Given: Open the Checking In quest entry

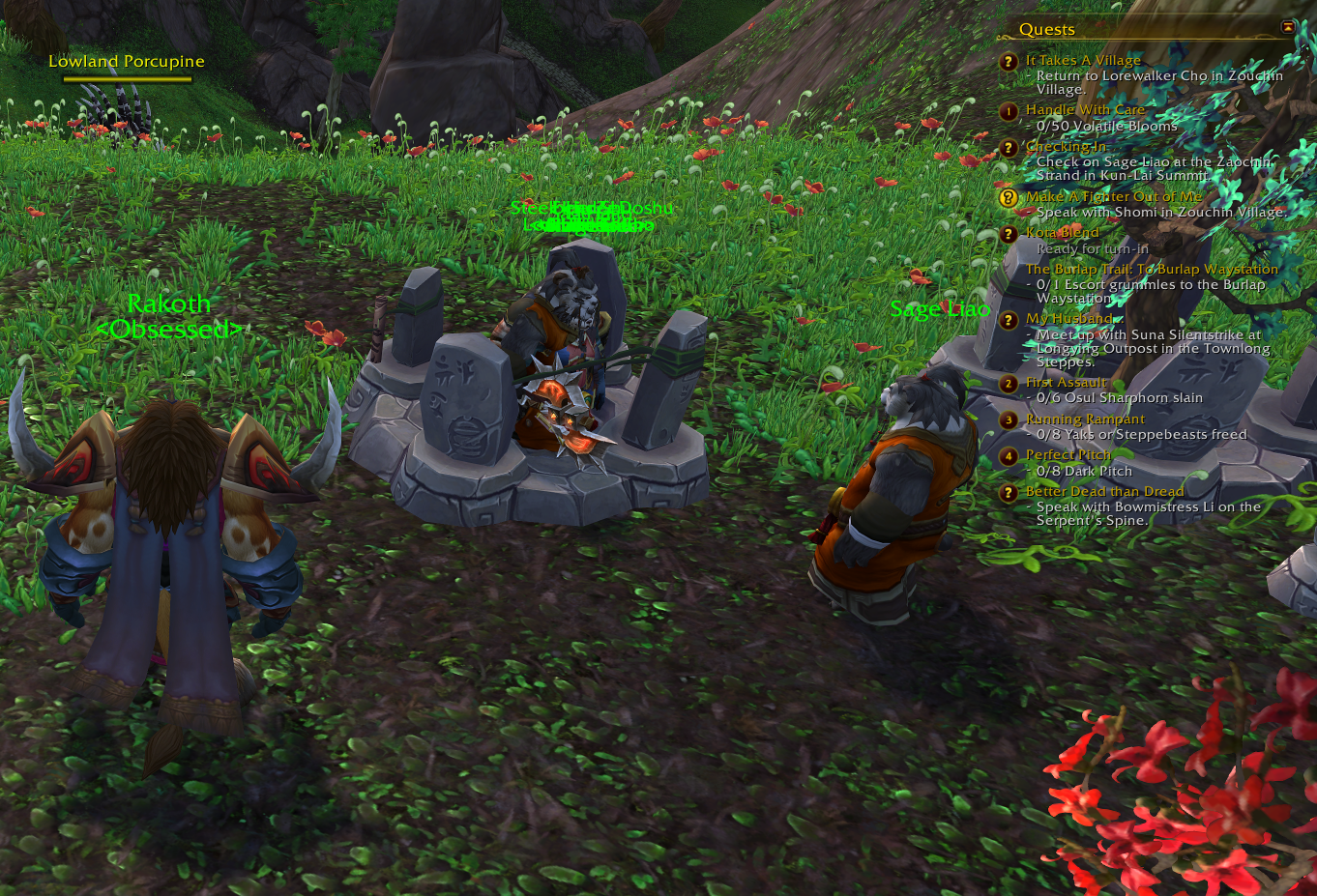Looking at the screenshot, I should 1066,147.
